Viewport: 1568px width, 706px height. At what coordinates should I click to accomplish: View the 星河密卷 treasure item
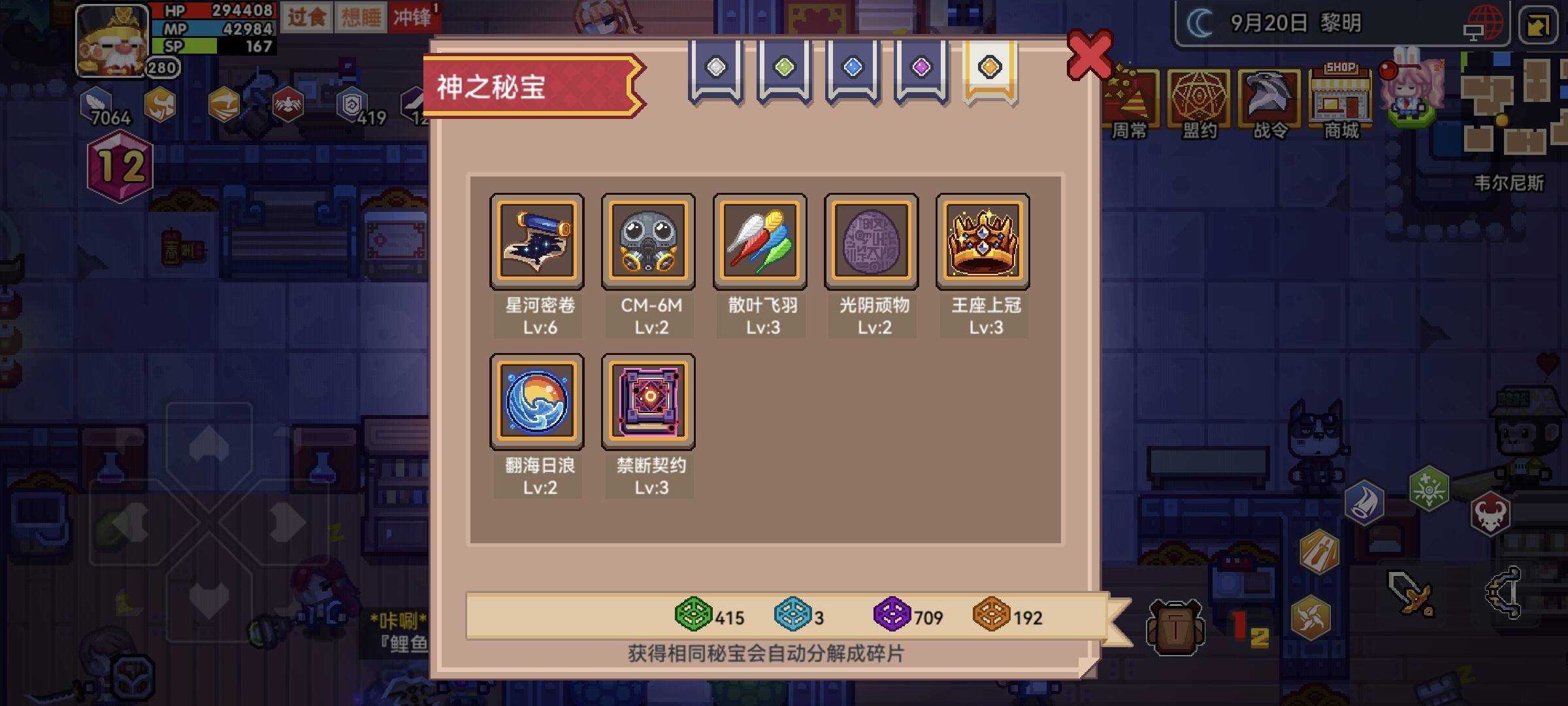coord(537,241)
